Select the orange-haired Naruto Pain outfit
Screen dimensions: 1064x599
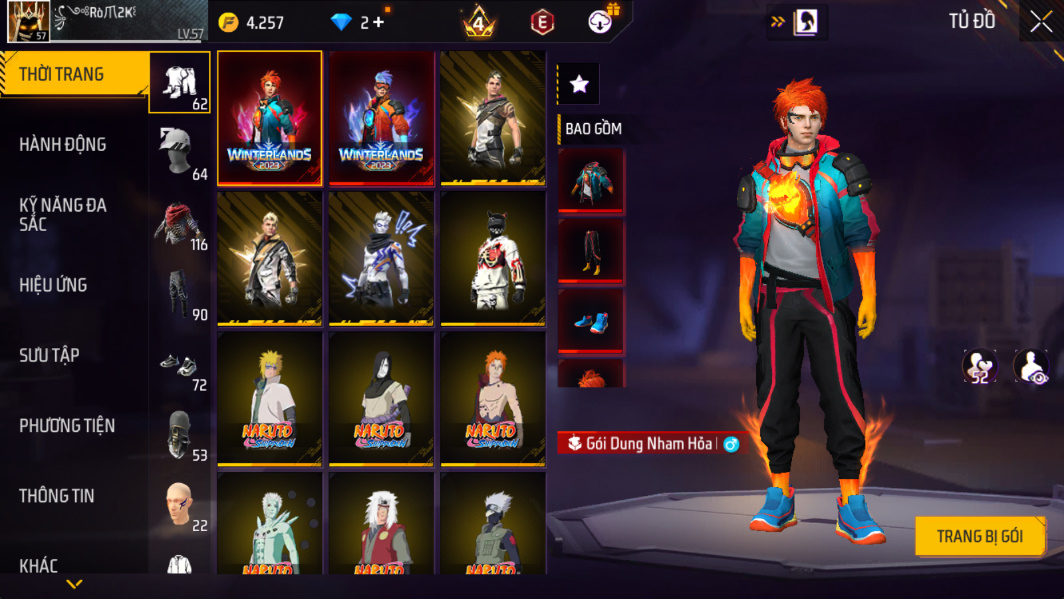click(x=492, y=398)
